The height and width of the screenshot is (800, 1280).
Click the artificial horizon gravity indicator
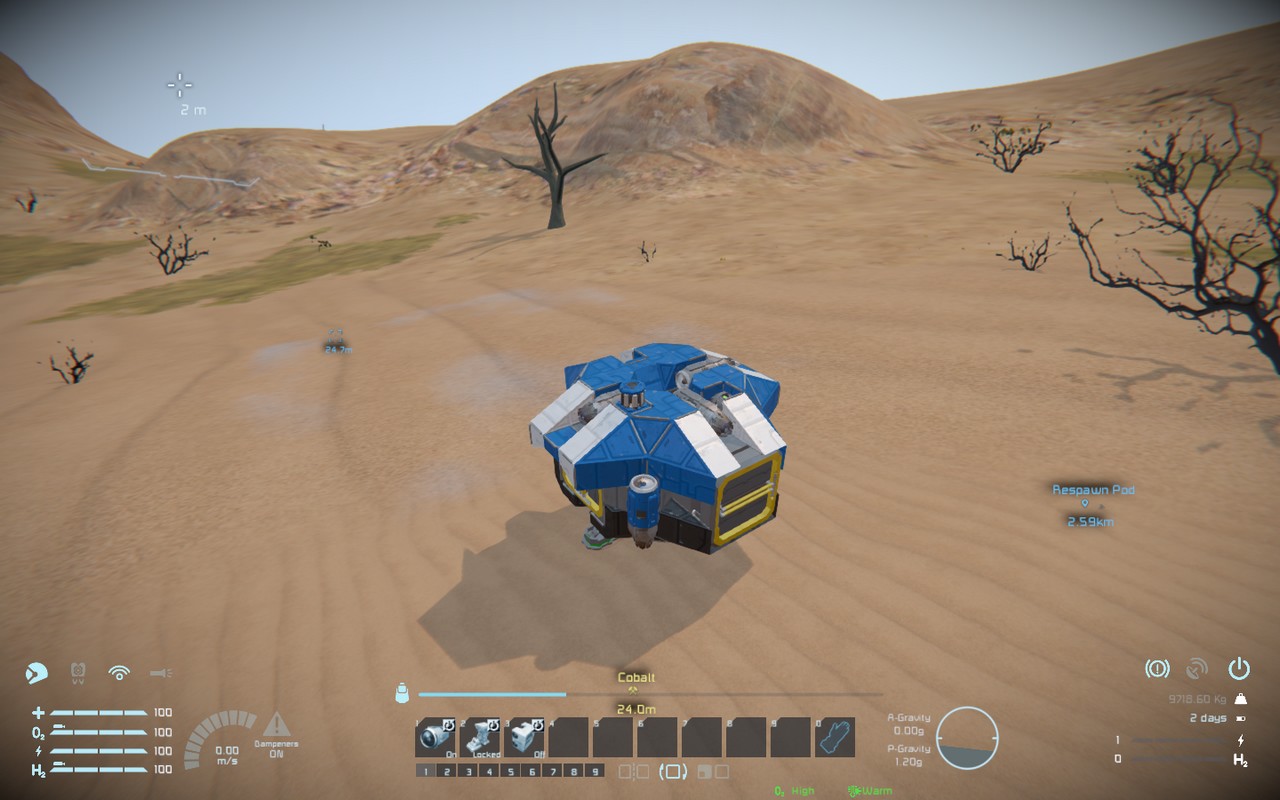pyautogui.click(x=967, y=737)
